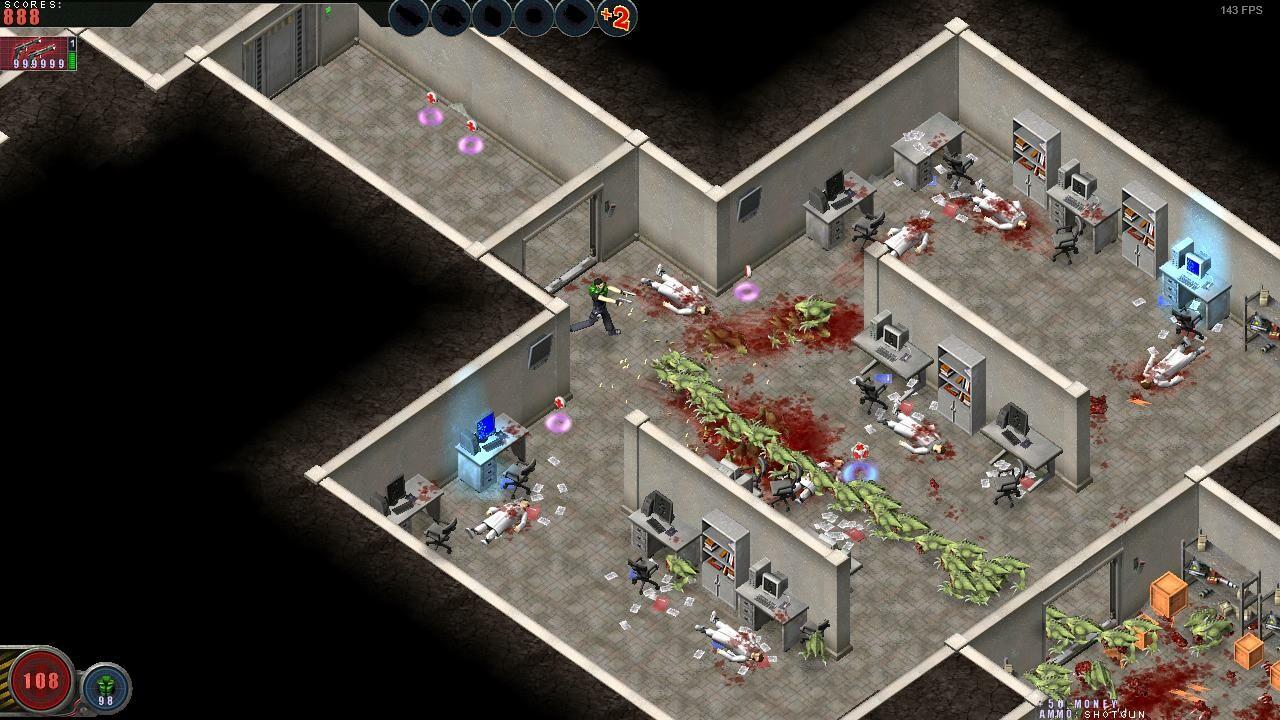Click the green ammo level bar beside the weapon panel
Viewport: 1280px width, 720px height.
[x=71, y=60]
